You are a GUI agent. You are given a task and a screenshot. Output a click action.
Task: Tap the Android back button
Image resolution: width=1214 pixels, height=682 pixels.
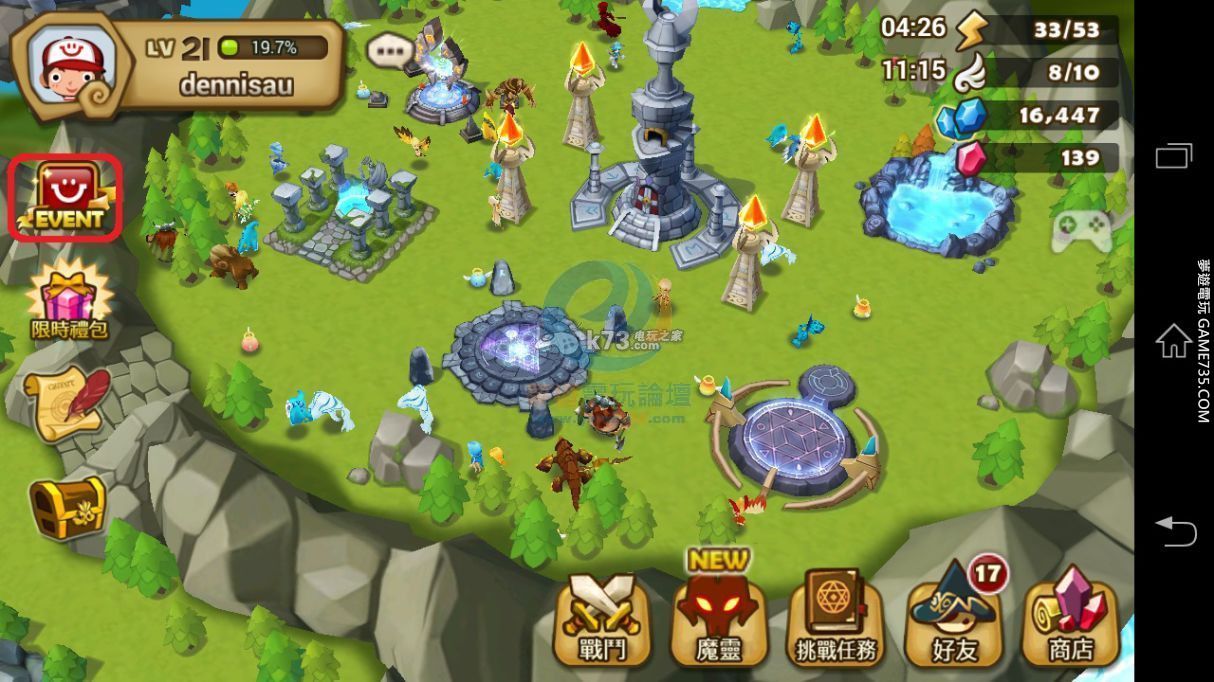1175,531
